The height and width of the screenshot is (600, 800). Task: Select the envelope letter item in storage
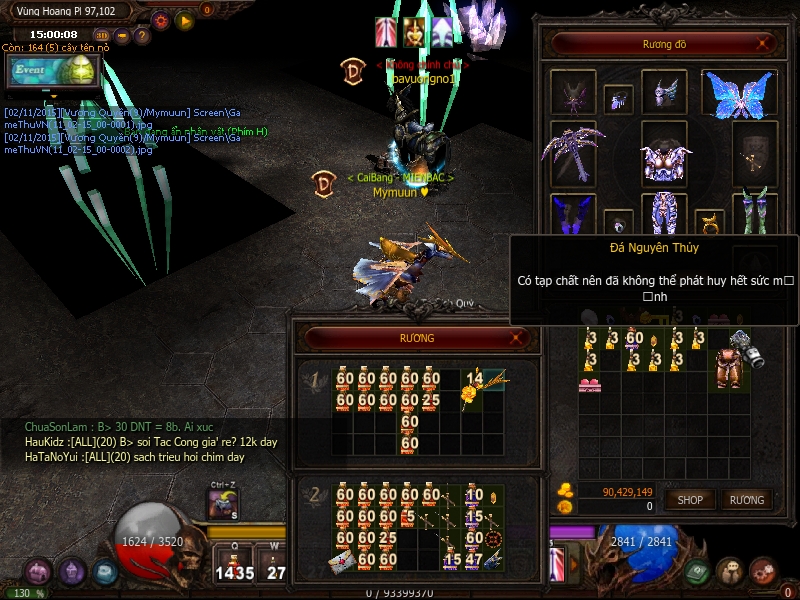(x=344, y=560)
